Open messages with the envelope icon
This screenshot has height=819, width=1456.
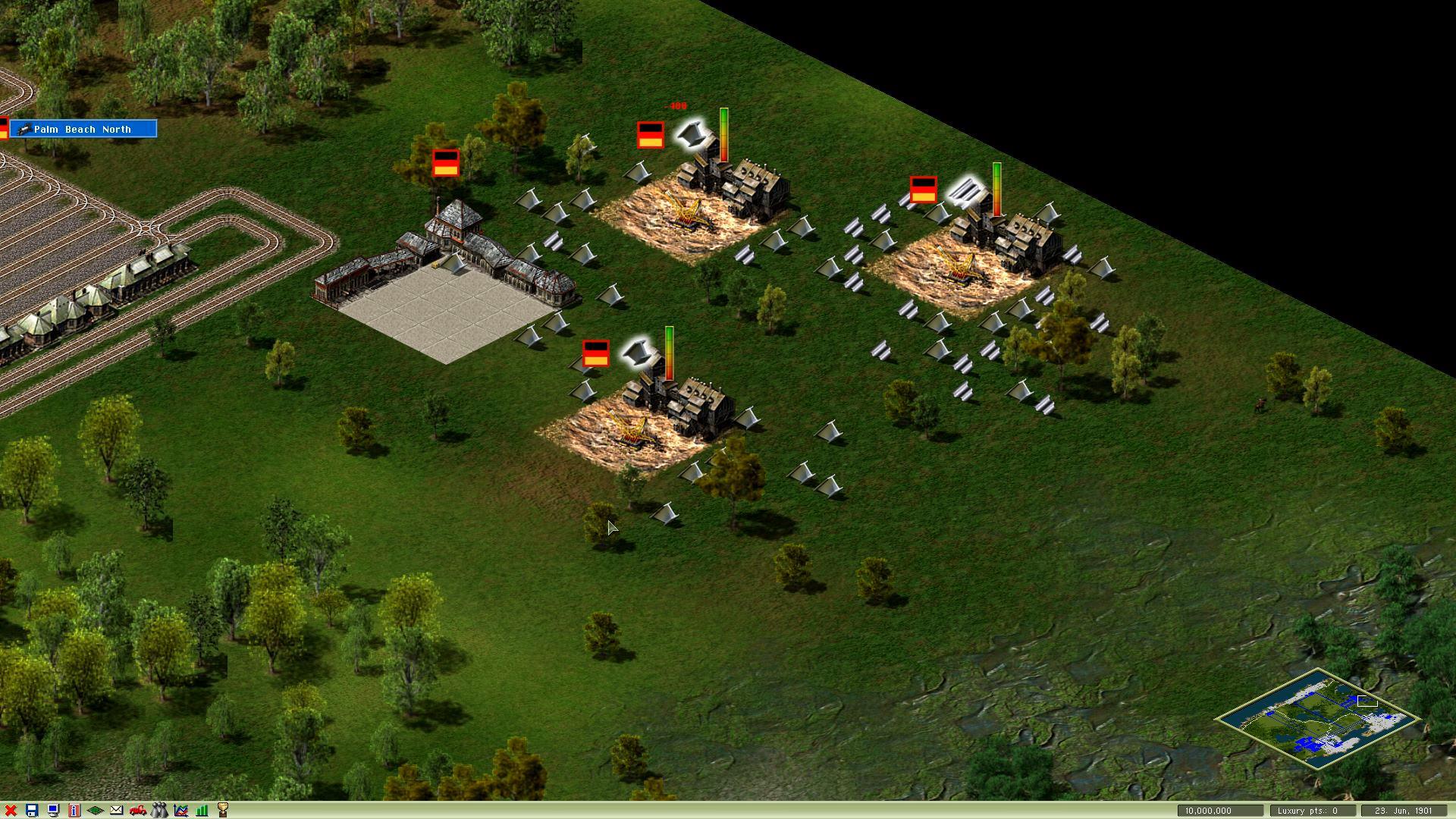(117, 811)
